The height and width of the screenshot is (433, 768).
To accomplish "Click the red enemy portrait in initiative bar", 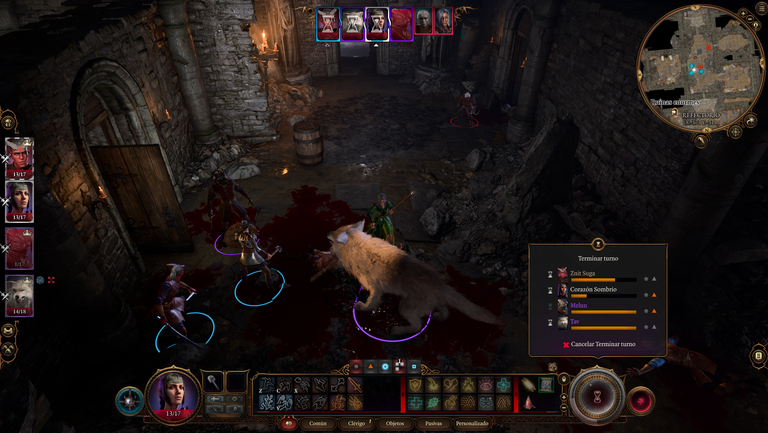I will pyautogui.click(x=401, y=22).
